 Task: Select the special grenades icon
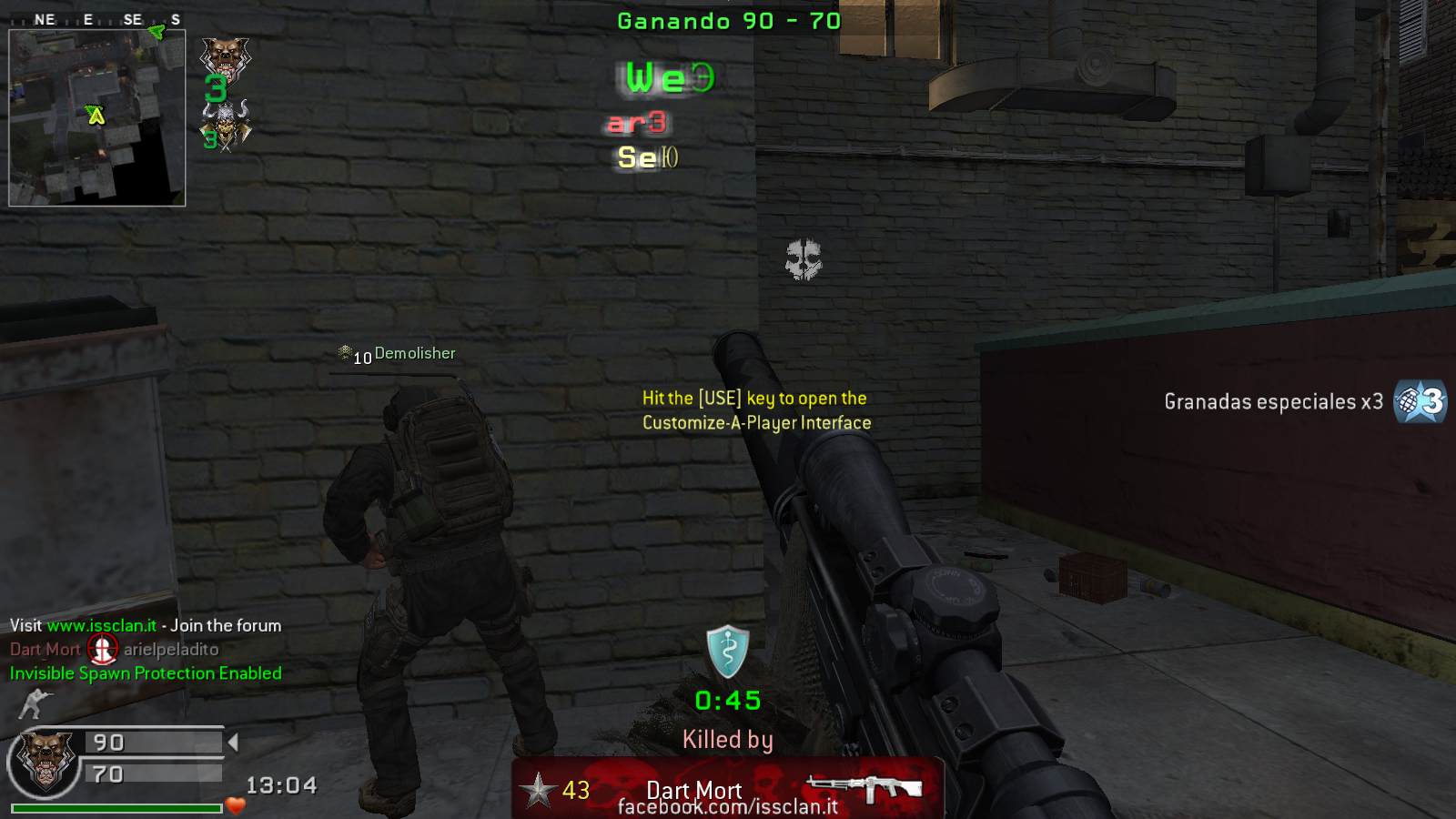[x=1420, y=401]
